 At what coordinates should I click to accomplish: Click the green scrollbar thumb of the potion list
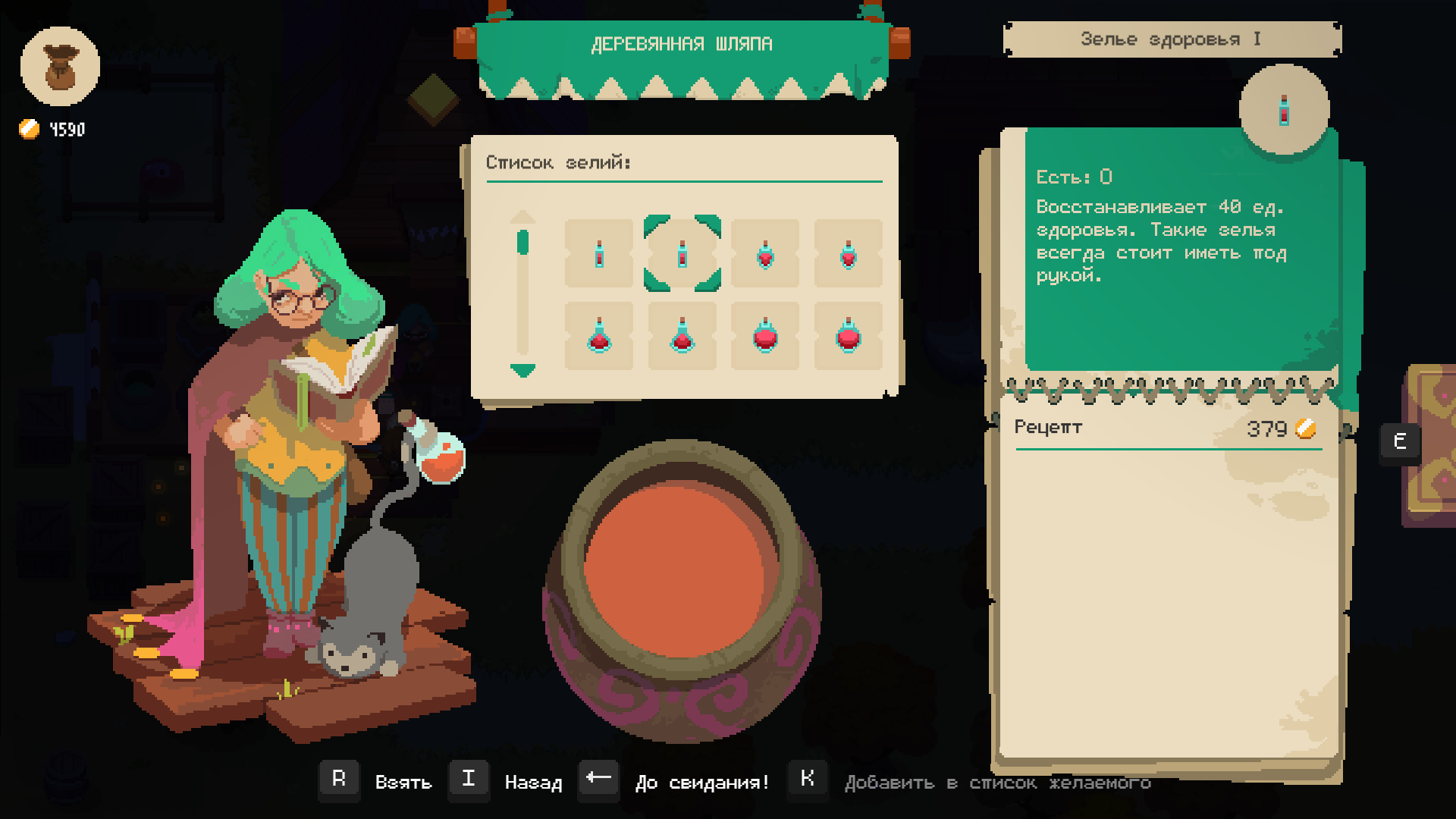(x=522, y=243)
